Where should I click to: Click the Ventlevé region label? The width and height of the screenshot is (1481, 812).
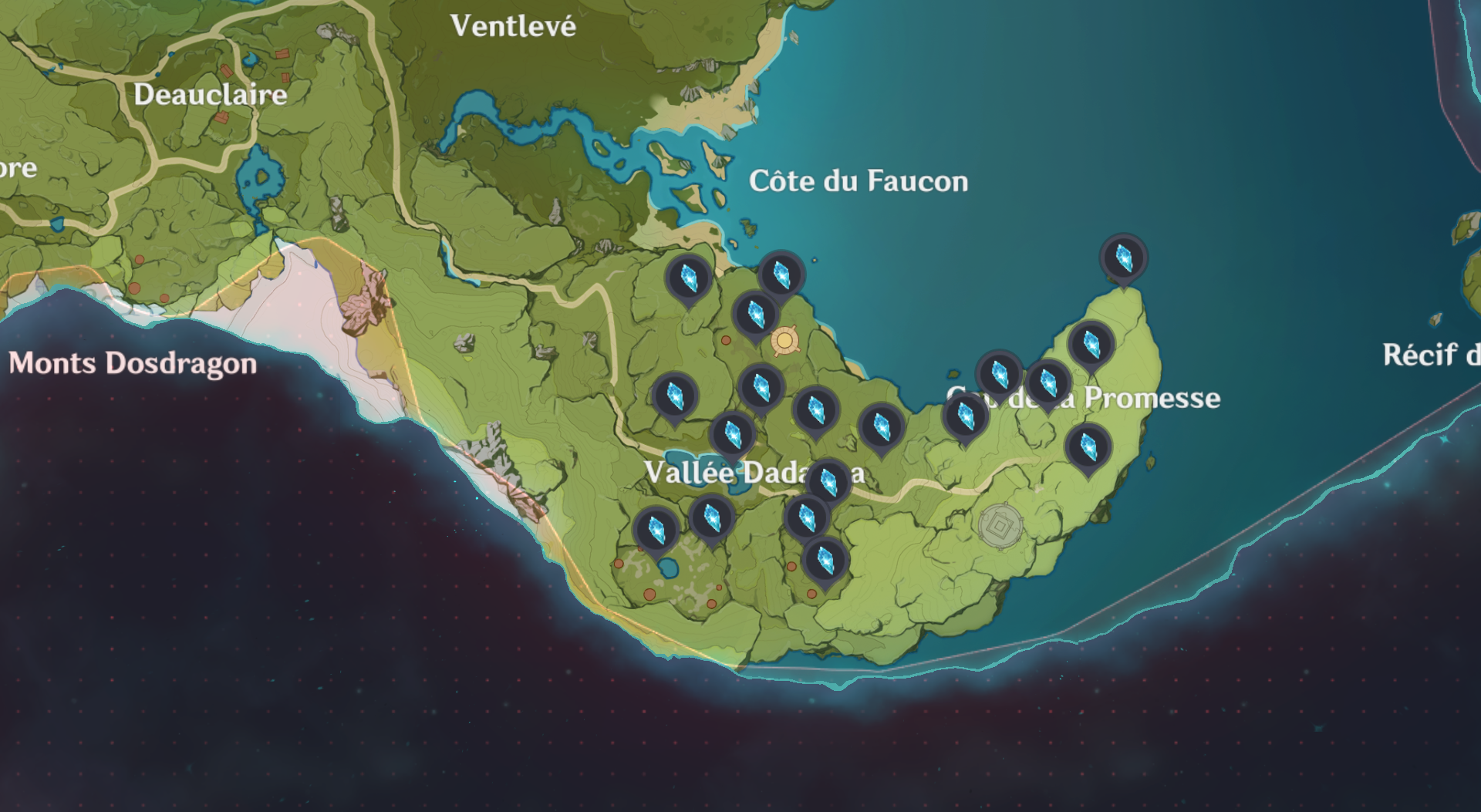point(513,25)
